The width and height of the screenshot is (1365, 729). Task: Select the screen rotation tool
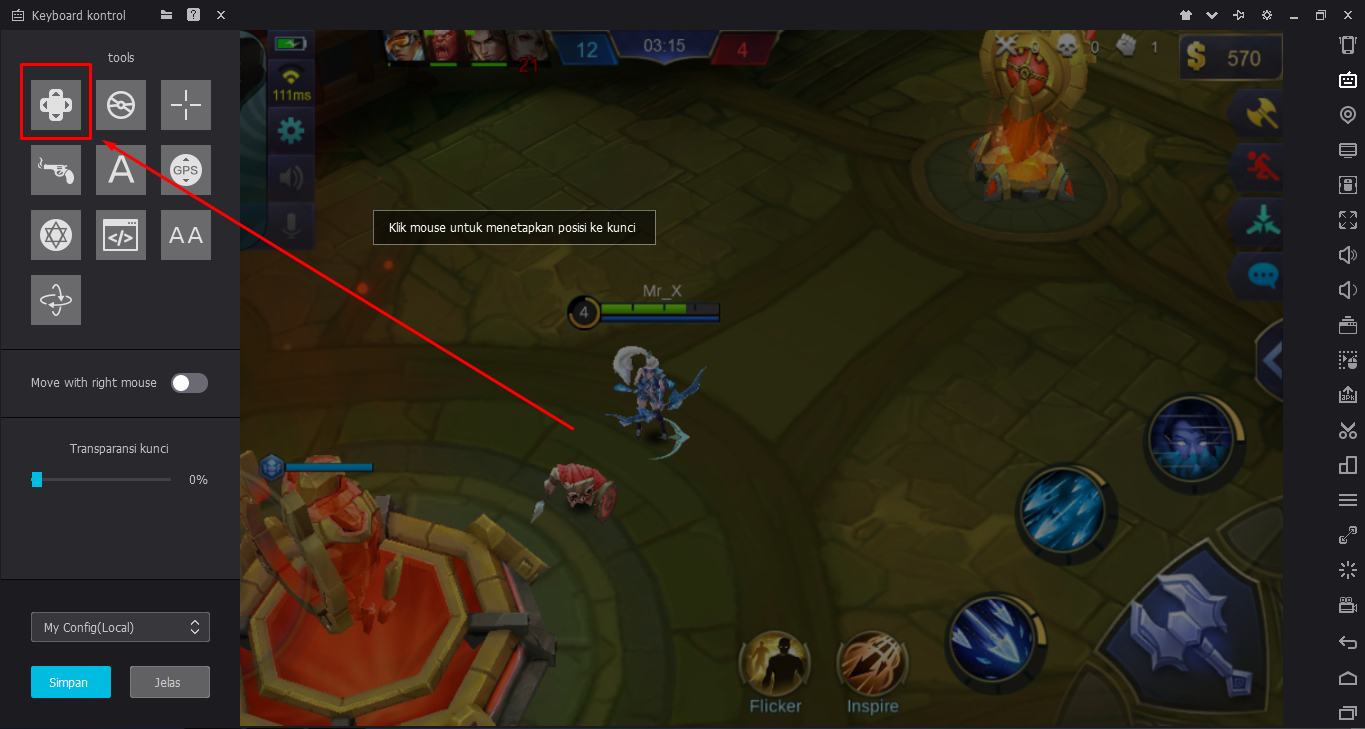[x=56, y=300]
